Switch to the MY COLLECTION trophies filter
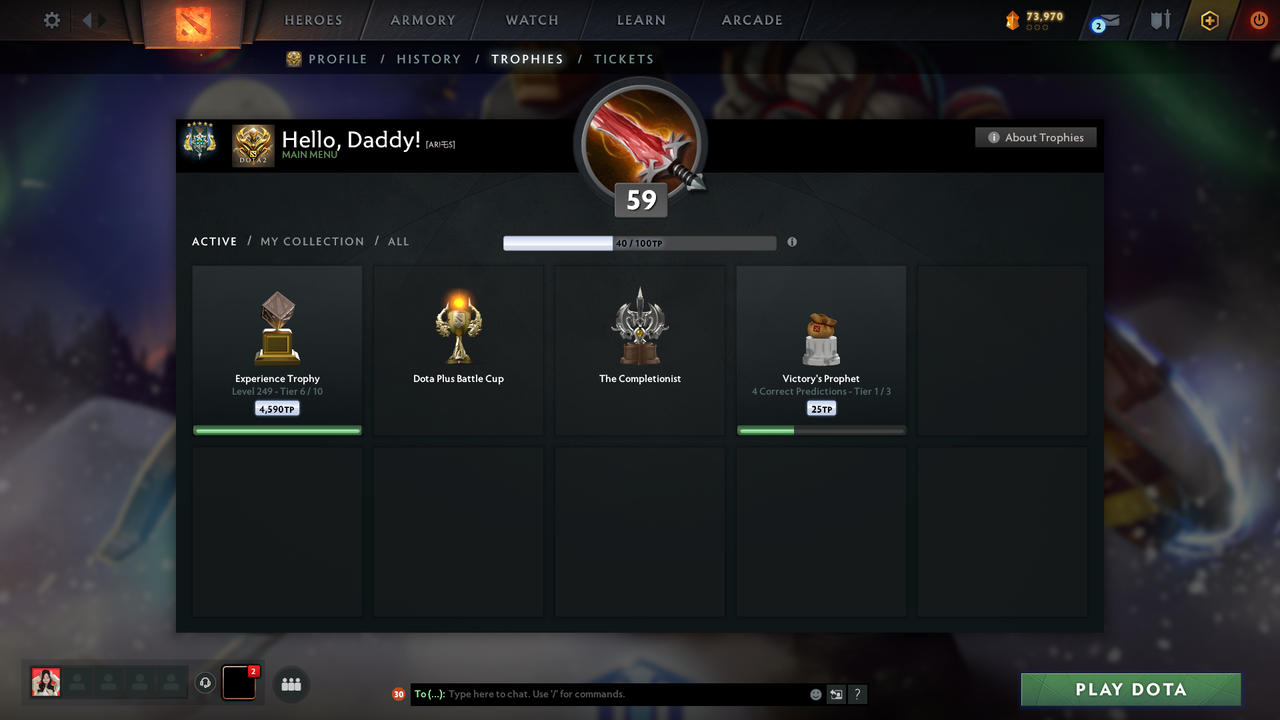The image size is (1280, 720). [x=312, y=241]
